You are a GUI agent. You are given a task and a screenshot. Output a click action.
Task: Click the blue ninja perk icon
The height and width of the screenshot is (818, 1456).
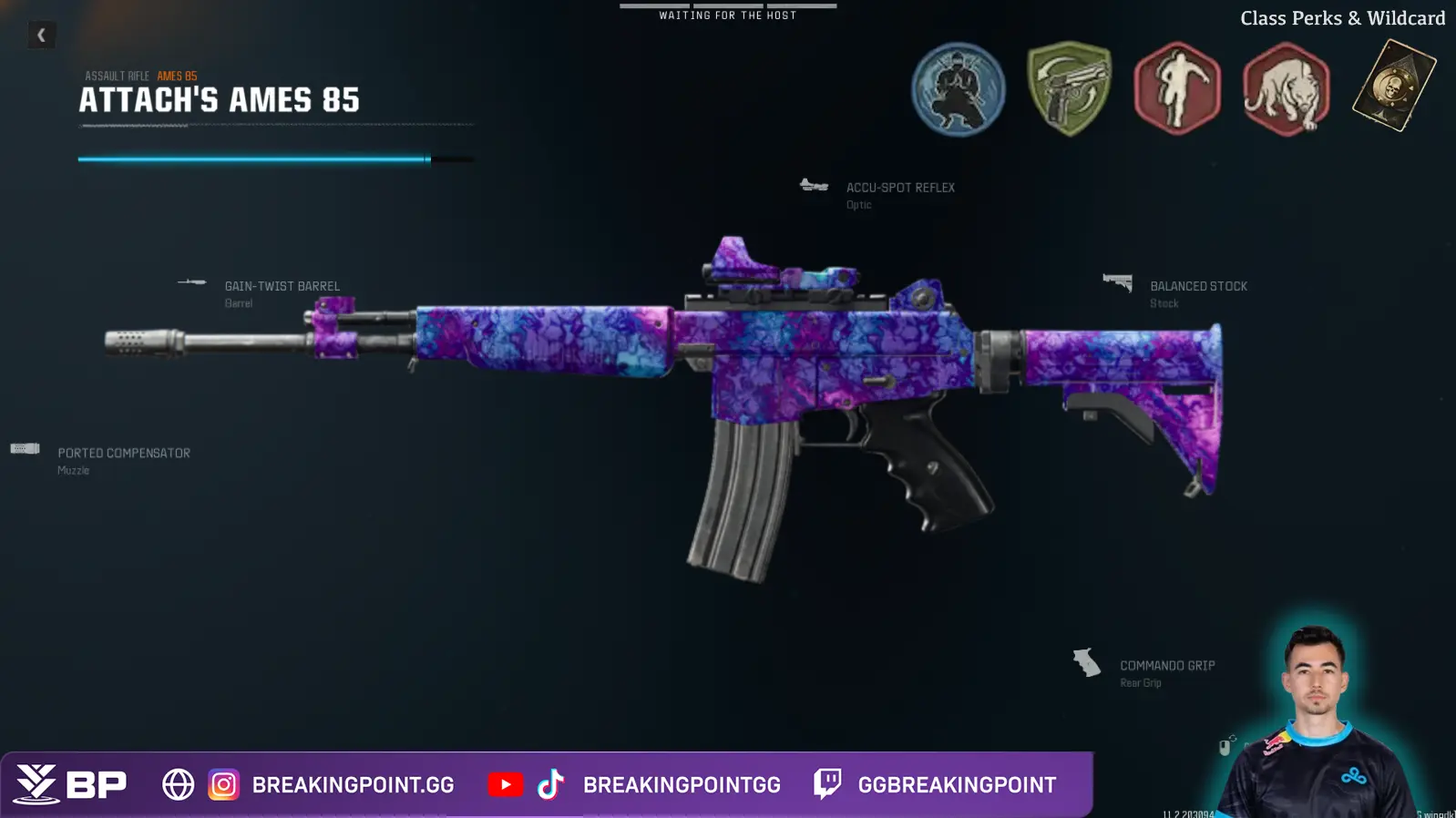(x=959, y=89)
